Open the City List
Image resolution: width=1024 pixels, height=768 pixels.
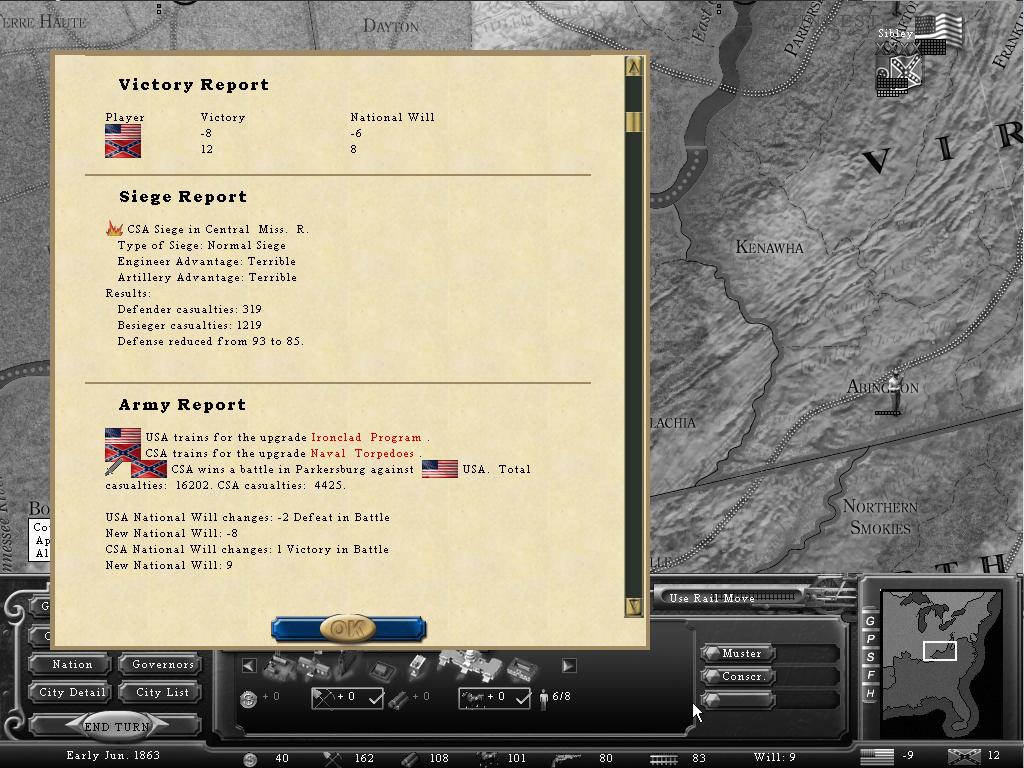click(163, 692)
